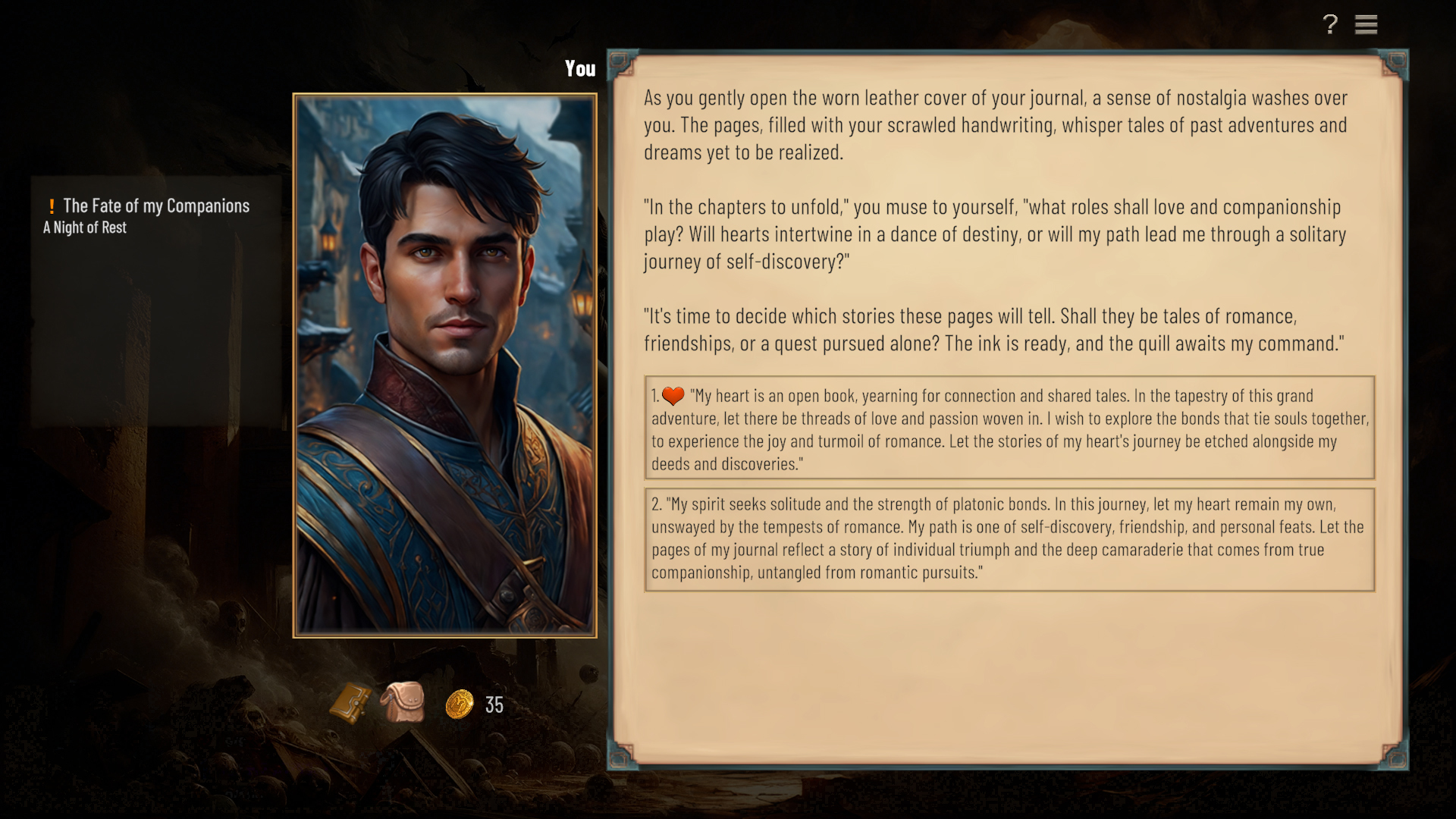Select the romance response starting with 'My heart is an open book'
This screenshot has width=1456, height=819.
click(x=1009, y=428)
